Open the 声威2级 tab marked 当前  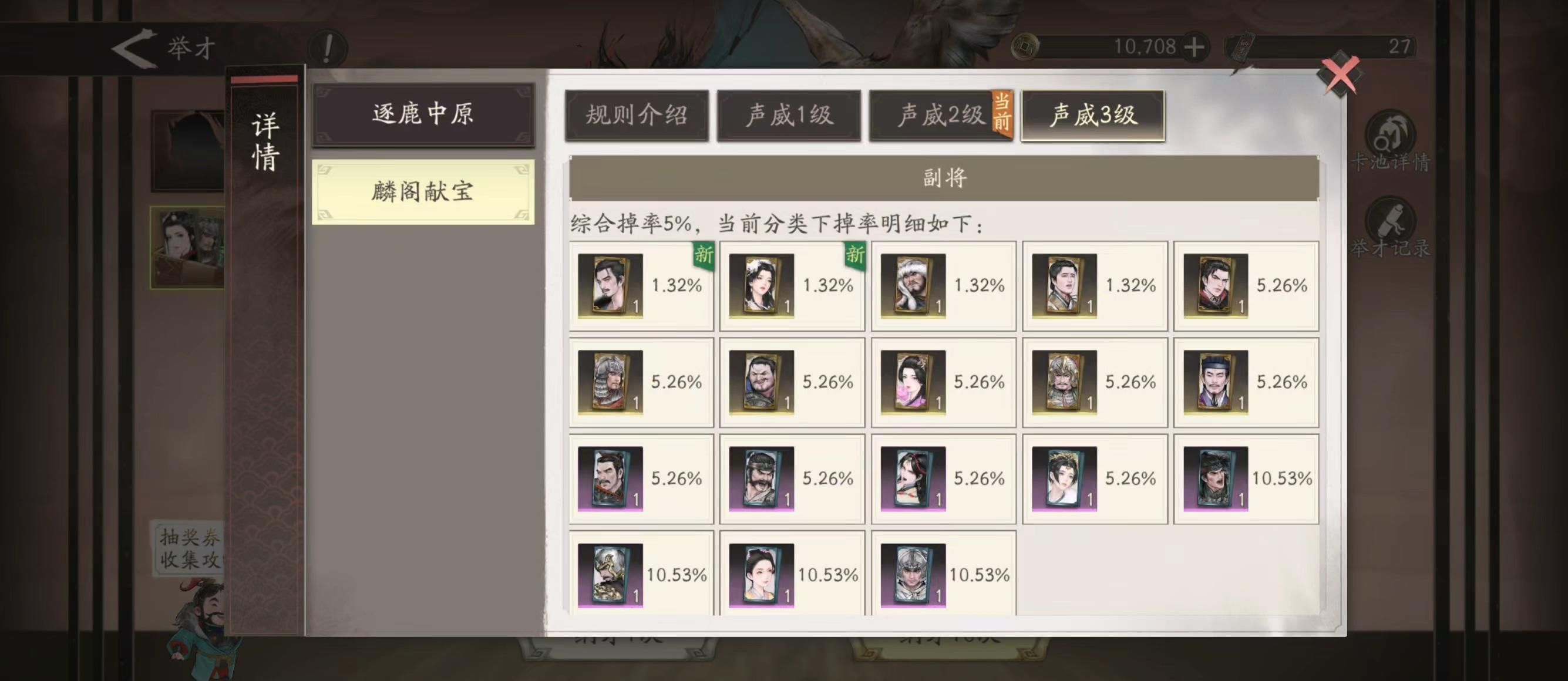point(940,117)
